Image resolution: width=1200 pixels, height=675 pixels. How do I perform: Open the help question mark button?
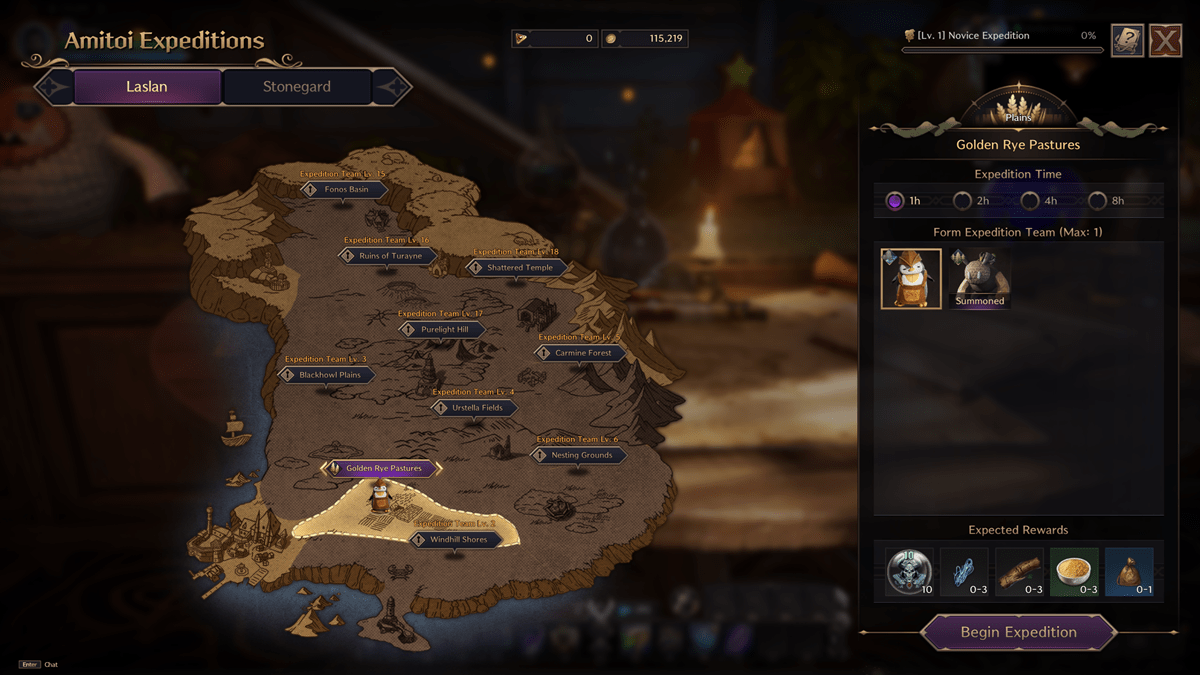pos(1127,41)
